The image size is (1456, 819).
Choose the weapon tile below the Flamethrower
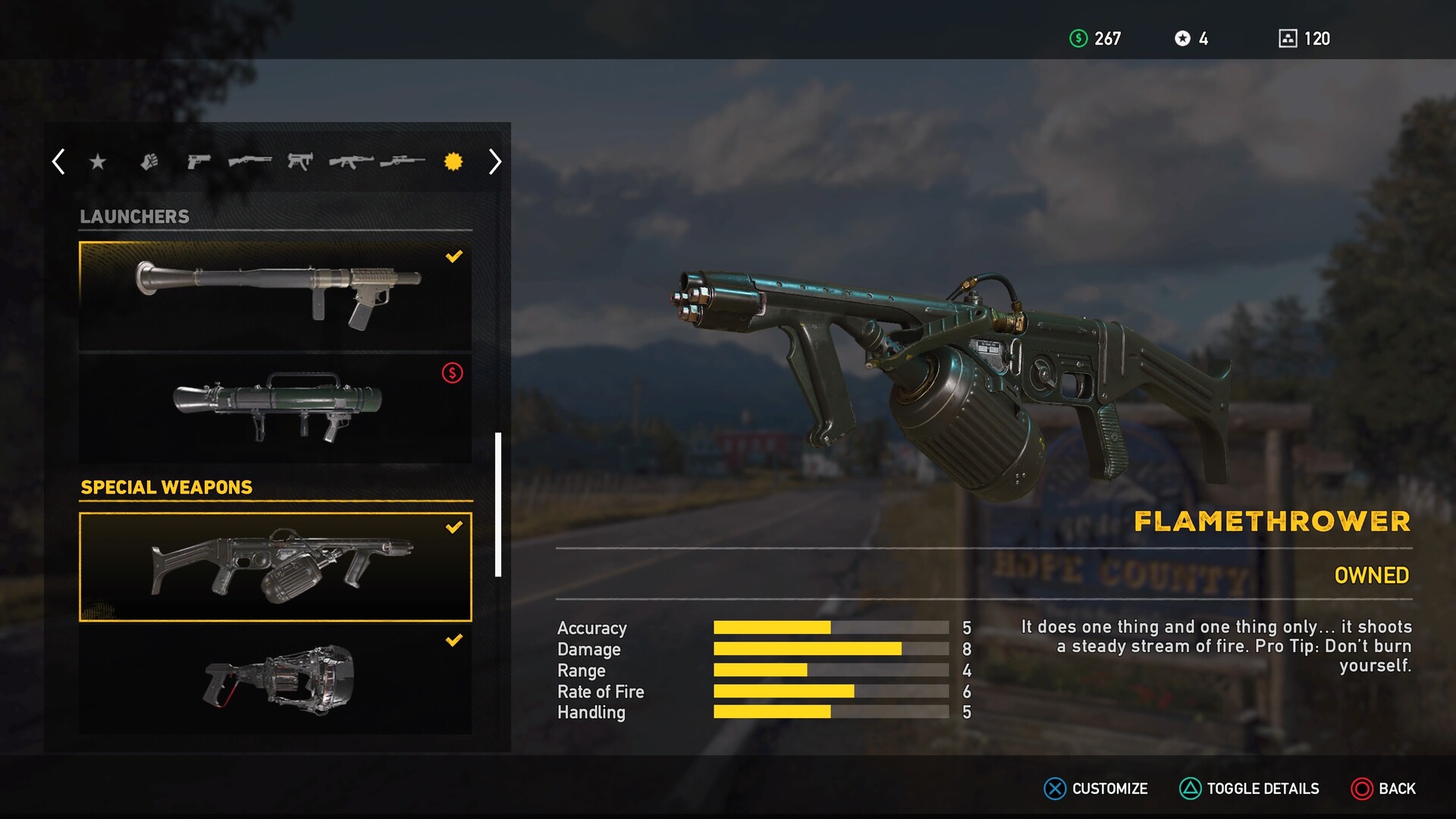pyautogui.click(x=275, y=679)
